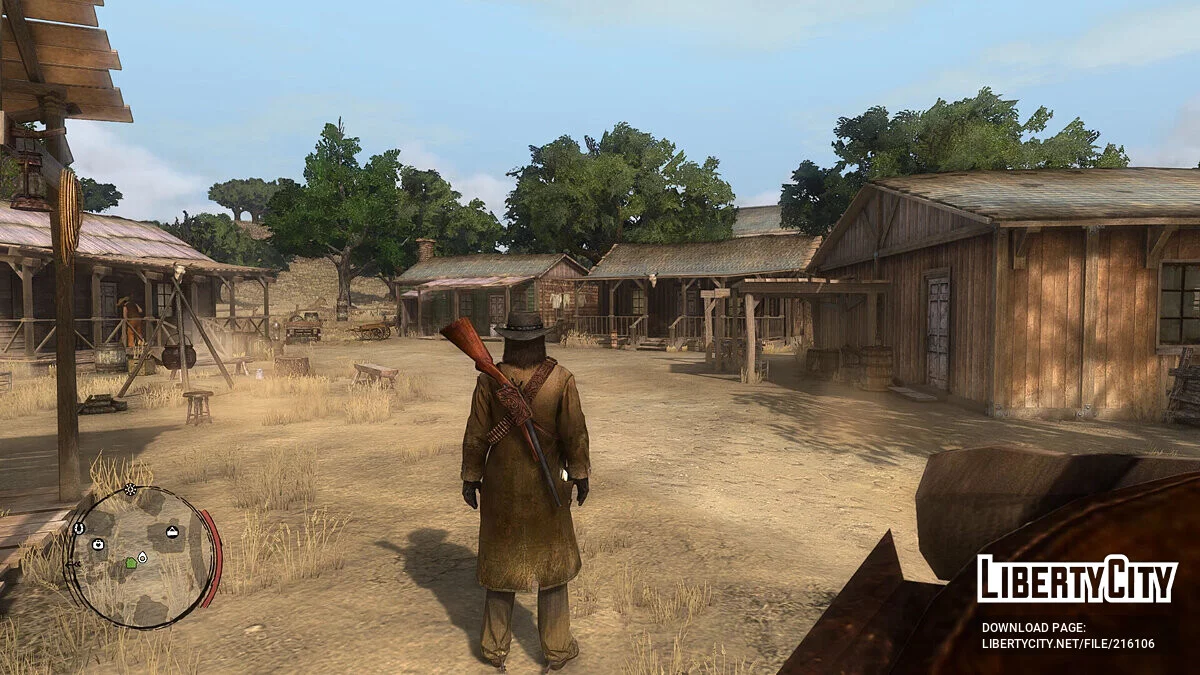Screen dimensions: 1200x675
Task: Select the green safehouse marker on minimap
Action: click(x=131, y=564)
